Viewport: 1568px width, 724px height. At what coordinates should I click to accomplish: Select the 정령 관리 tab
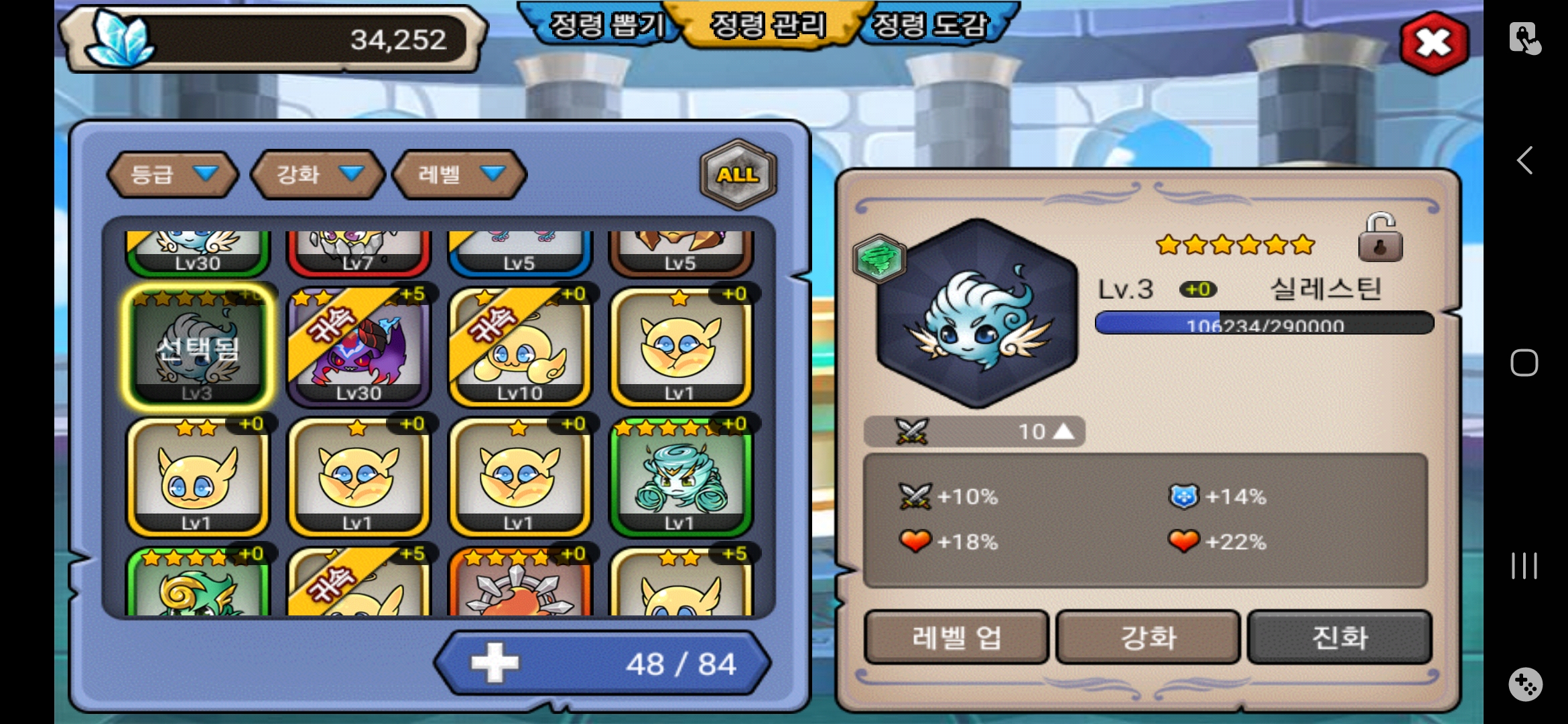(768, 25)
